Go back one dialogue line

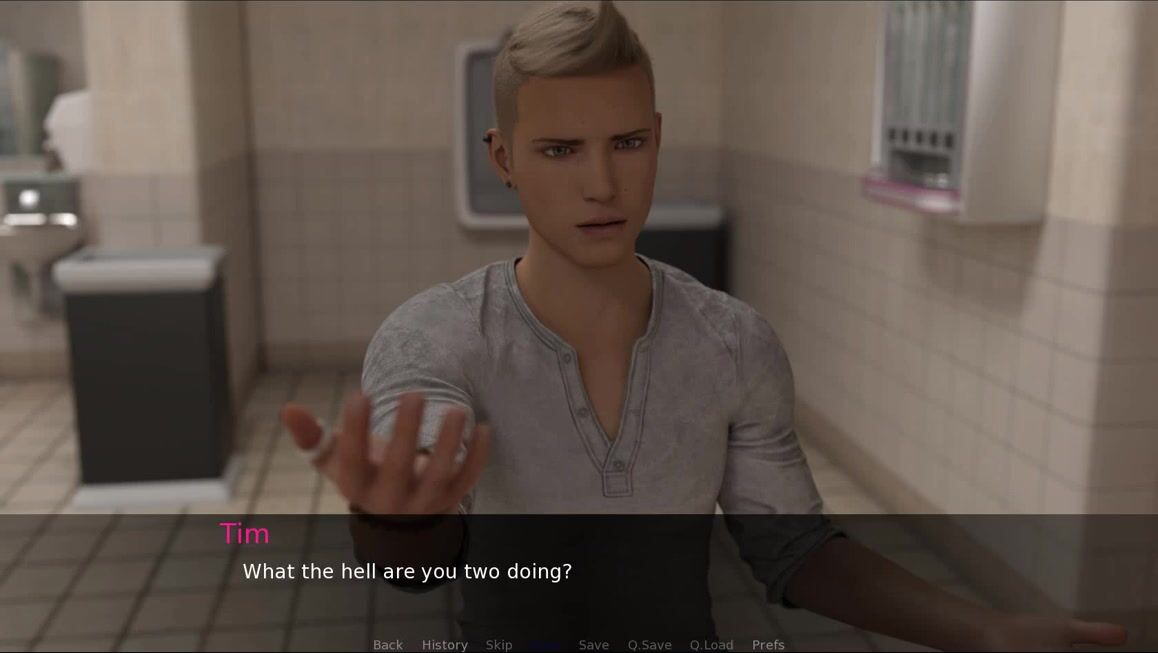[388, 645]
